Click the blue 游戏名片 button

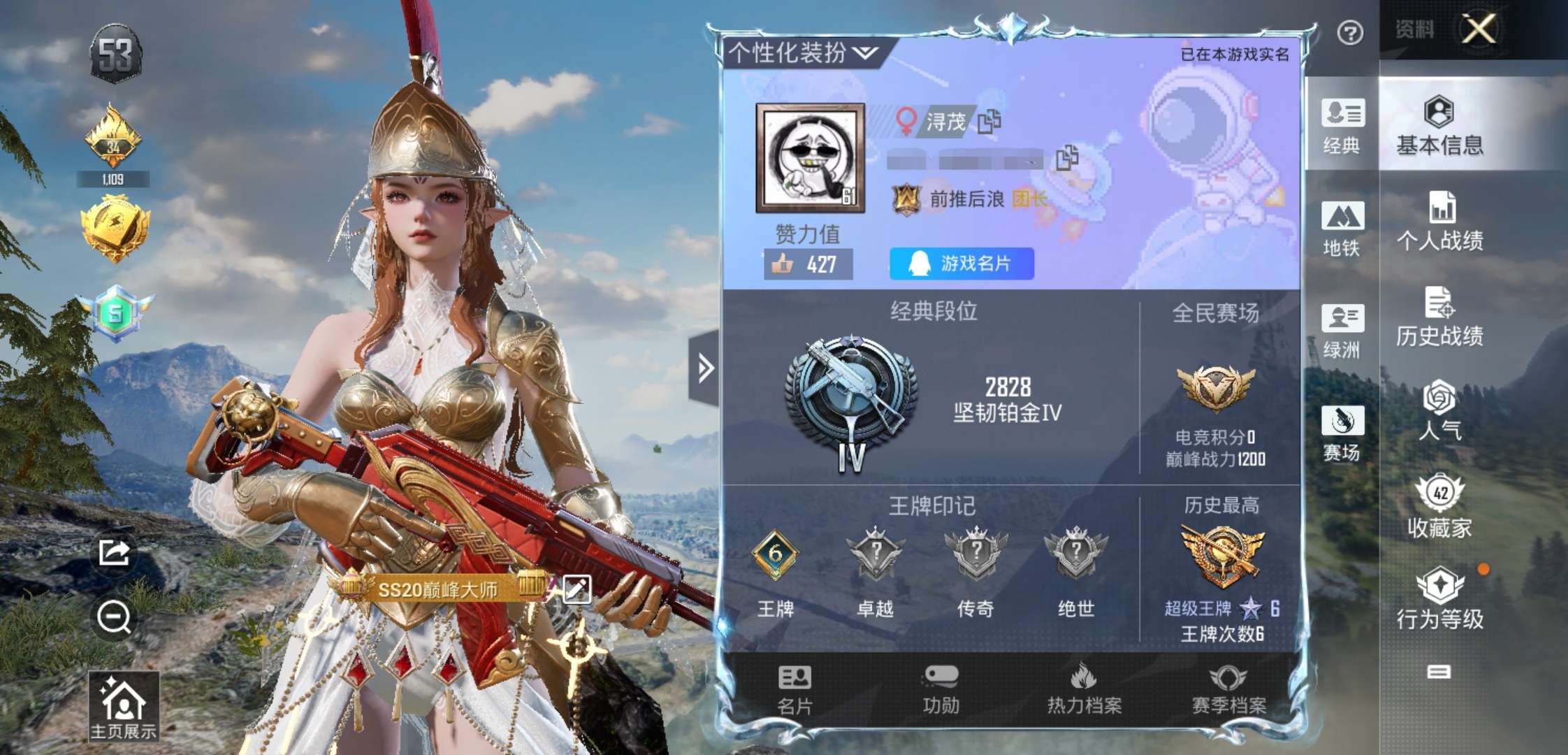click(961, 264)
